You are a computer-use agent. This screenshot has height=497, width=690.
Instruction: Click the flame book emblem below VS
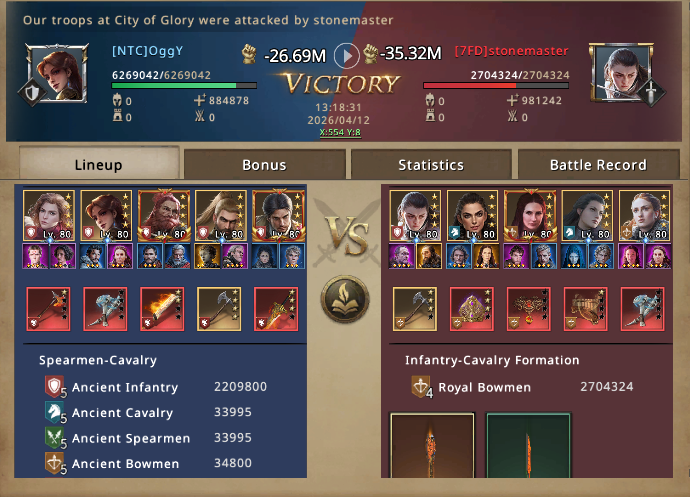click(x=345, y=298)
